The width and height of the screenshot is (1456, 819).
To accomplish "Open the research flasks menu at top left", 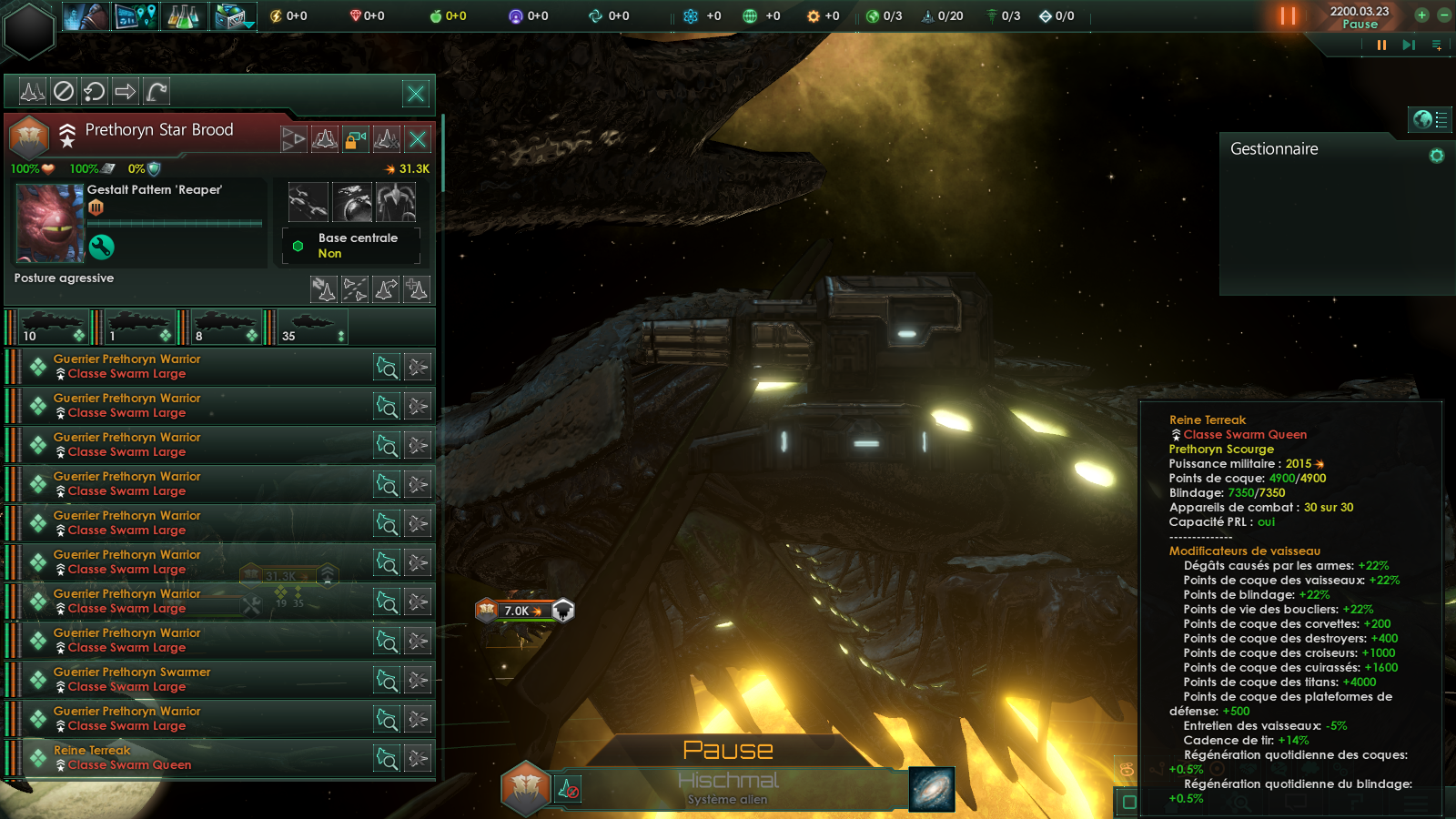I will pyautogui.click(x=182, y=15).
